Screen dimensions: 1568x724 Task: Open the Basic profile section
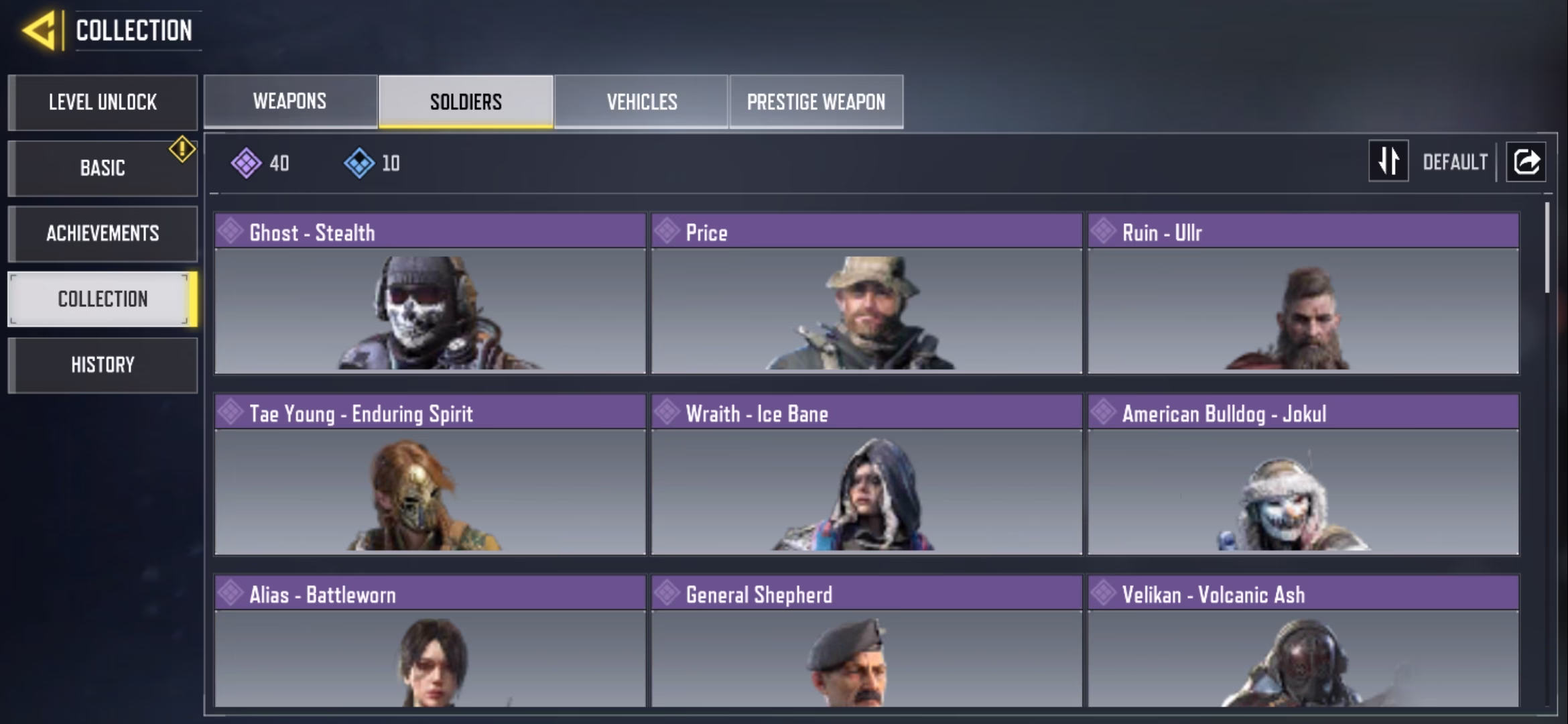point(103,168)
